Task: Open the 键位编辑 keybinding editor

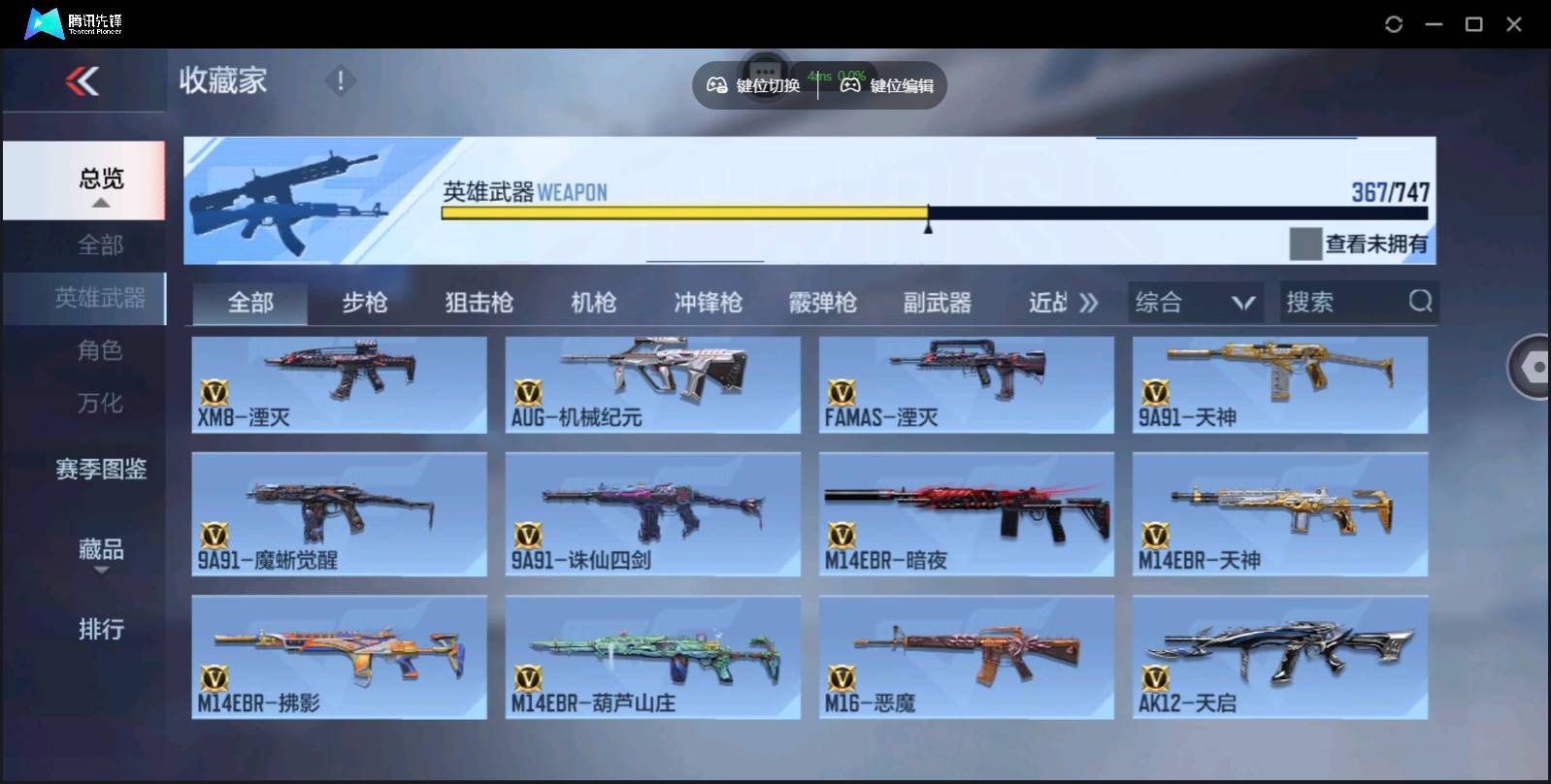Action: pos(885,85)
